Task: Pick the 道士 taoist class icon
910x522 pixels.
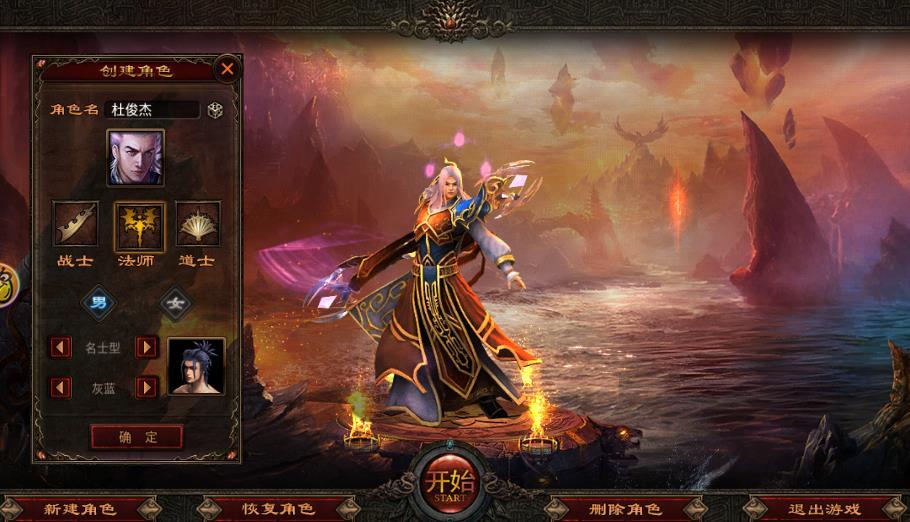Action: 198,223
